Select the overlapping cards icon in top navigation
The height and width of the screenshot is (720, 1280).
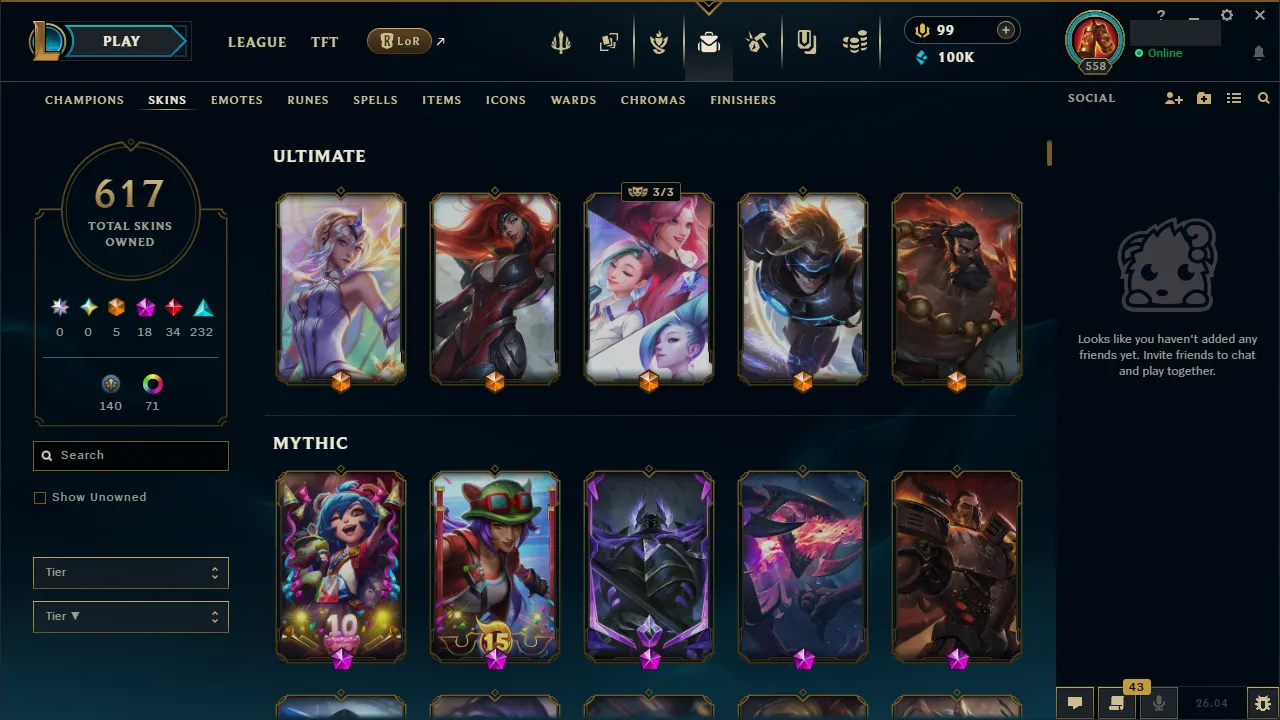pos(609,41)
